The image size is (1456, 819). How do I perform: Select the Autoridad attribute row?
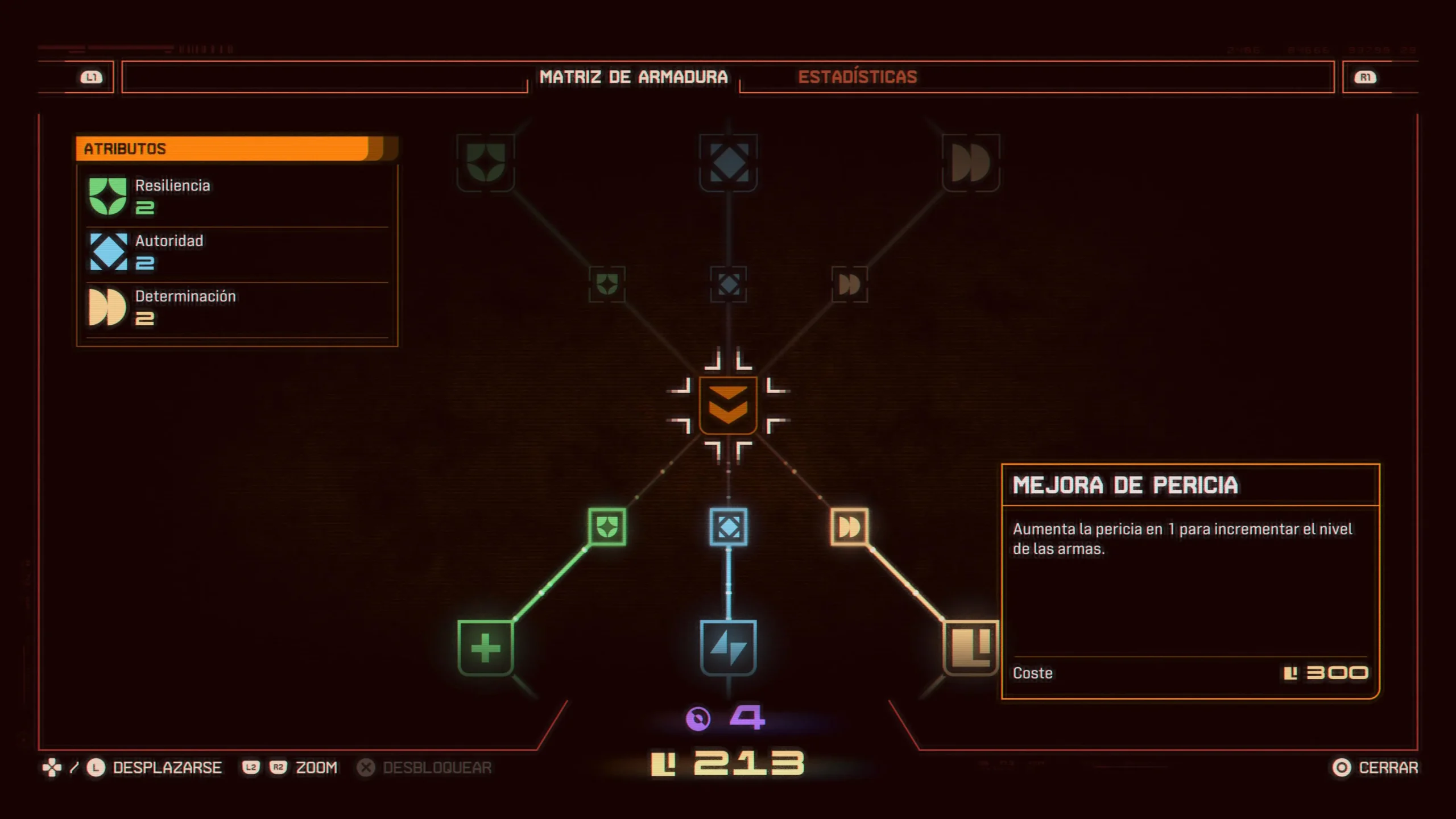click(x=237, y=251)
